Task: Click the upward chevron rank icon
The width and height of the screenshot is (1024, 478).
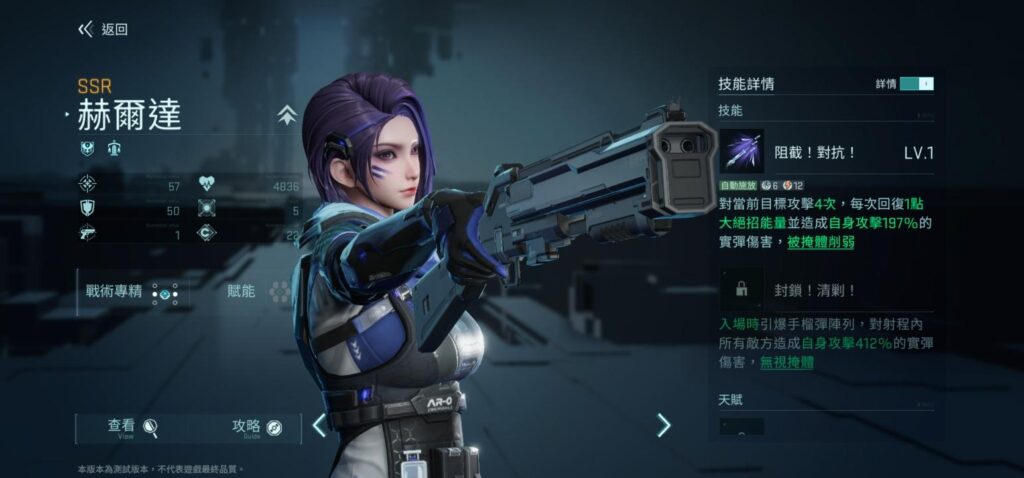Action: 287,115
